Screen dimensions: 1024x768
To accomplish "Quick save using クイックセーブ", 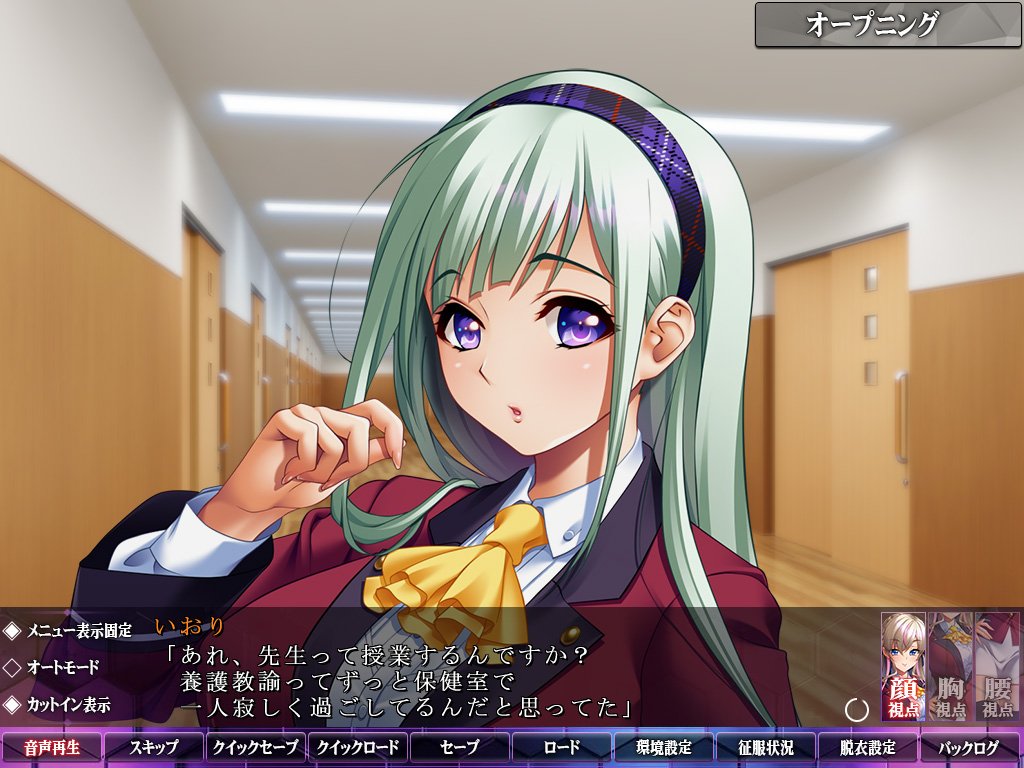I will (x=256, y=747).
